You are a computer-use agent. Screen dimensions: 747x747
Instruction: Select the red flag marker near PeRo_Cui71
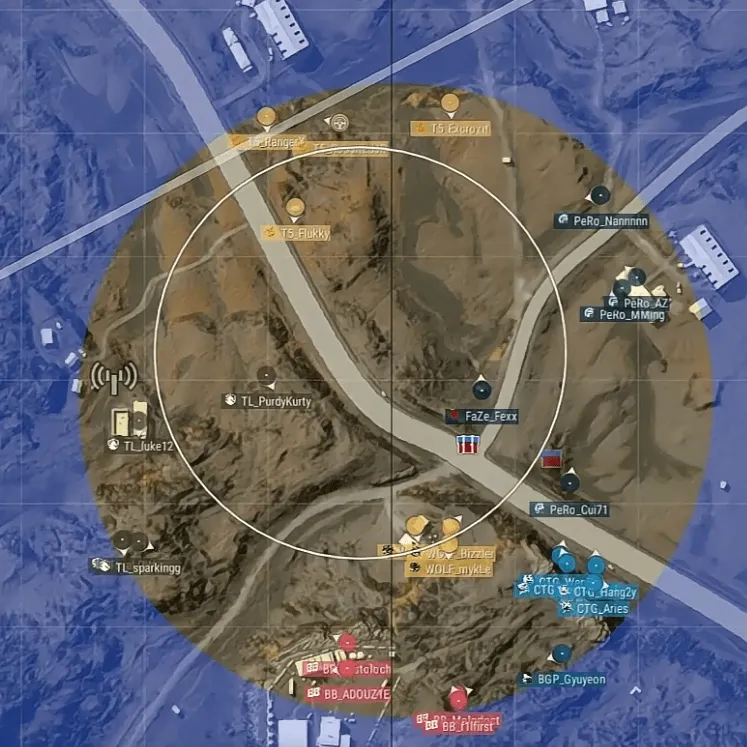coord(550,460)
